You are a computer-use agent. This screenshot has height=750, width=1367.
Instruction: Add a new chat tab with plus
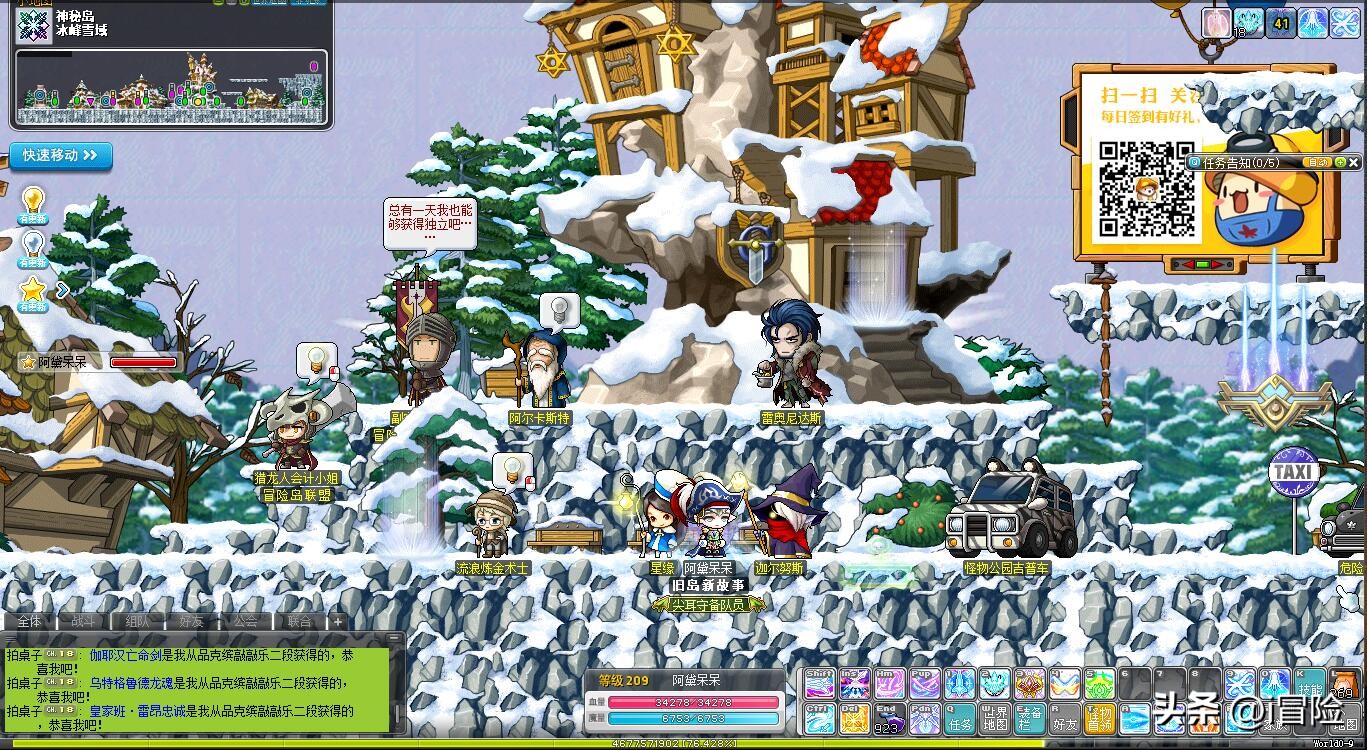tap(338, 621)
